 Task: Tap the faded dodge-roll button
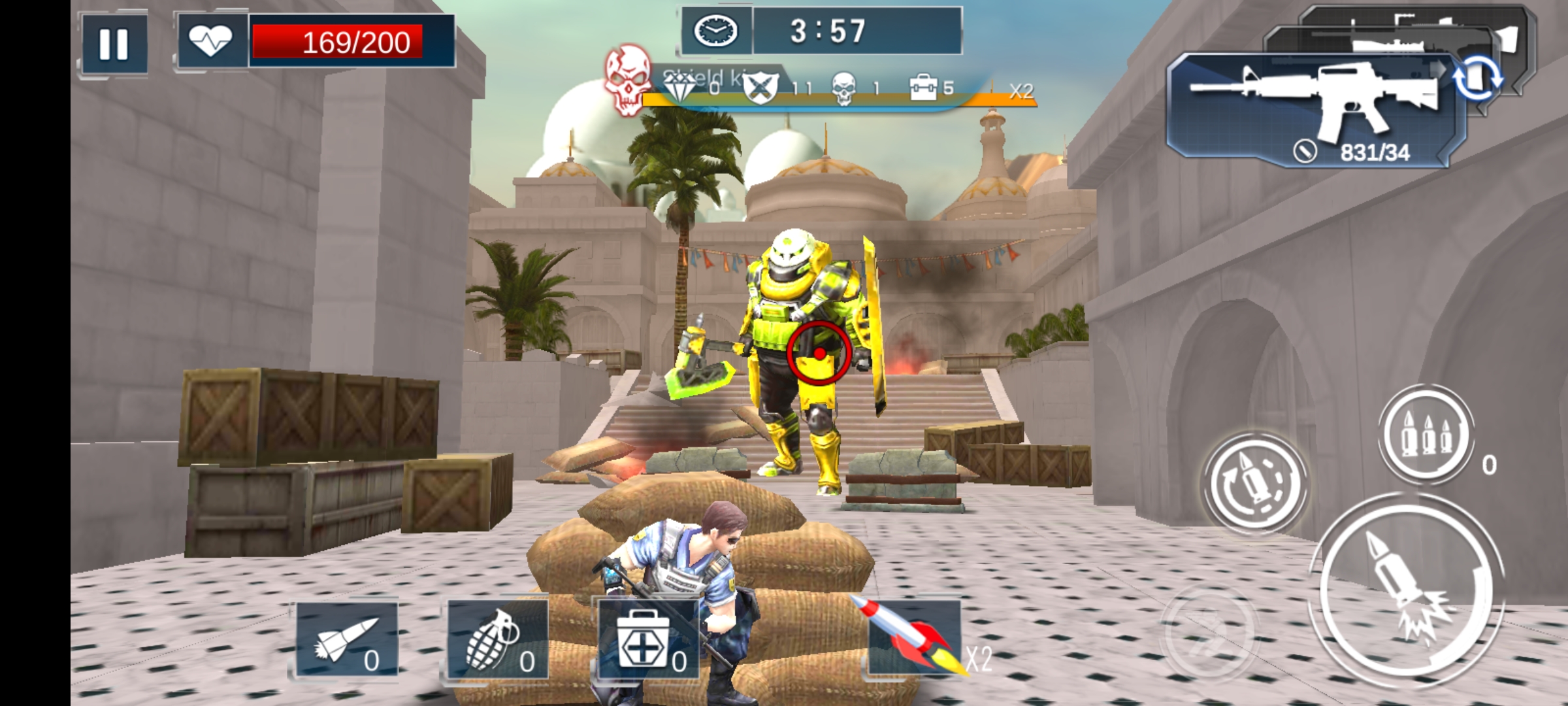click(x=1209, y=631)
